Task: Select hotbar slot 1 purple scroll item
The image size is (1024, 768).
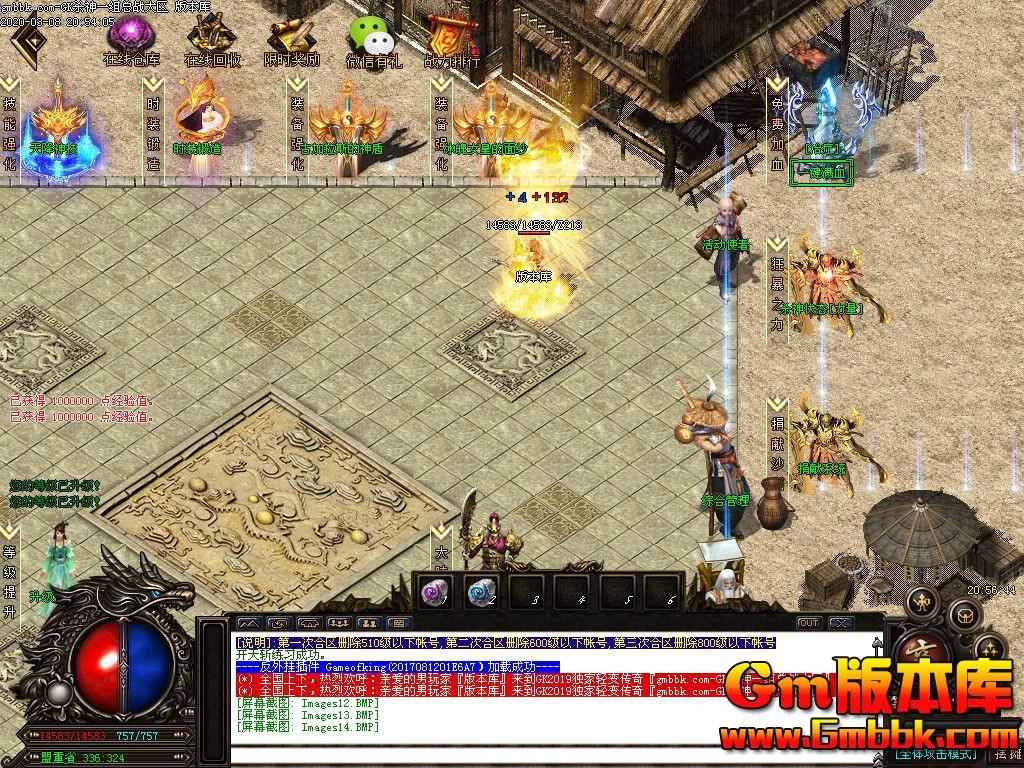Action: point(435,592)
